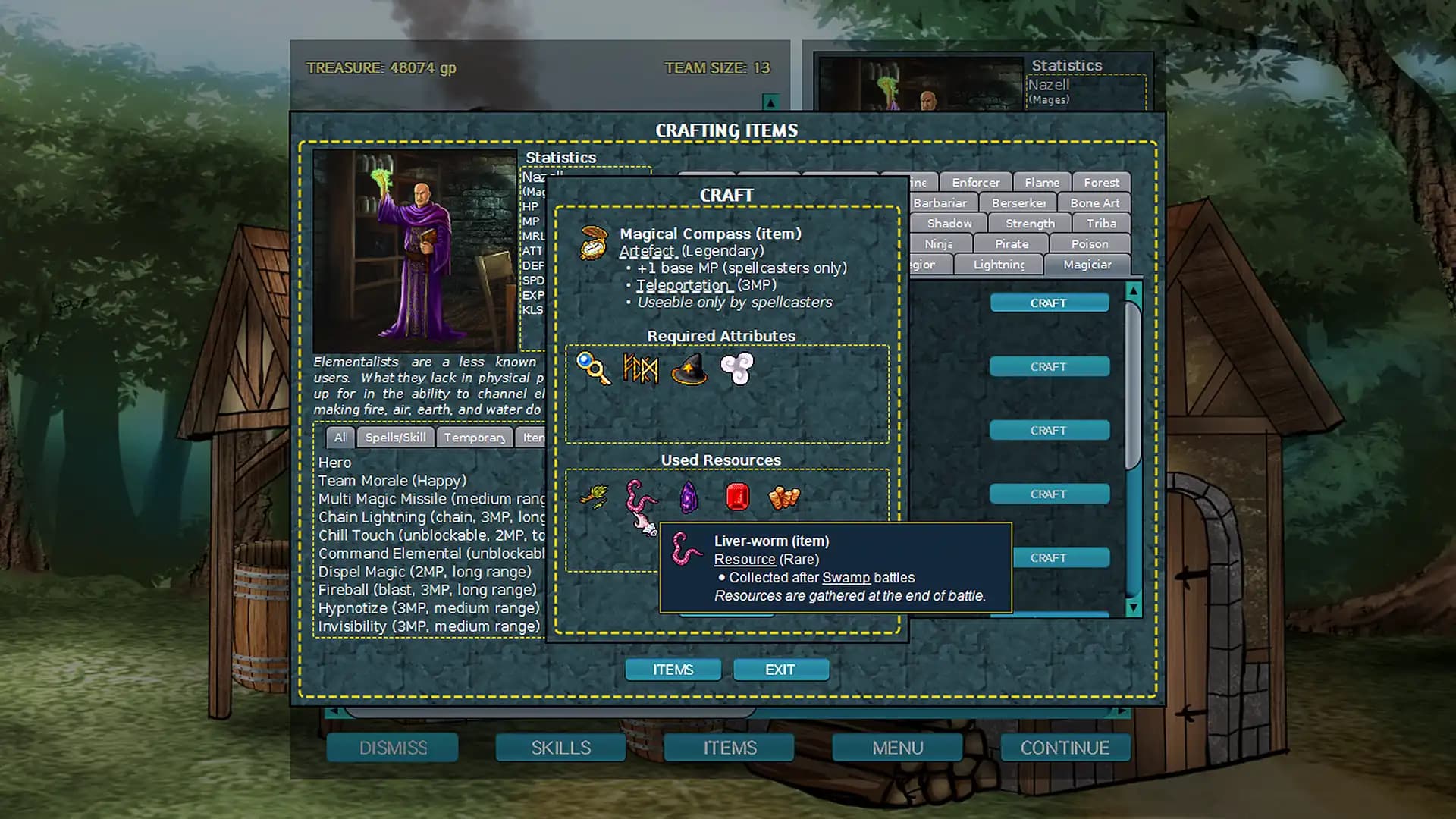Switch to the Temporary effects tab
Image resolution: width=1456 pixels, height=819 pixels.
pos(474,438)
